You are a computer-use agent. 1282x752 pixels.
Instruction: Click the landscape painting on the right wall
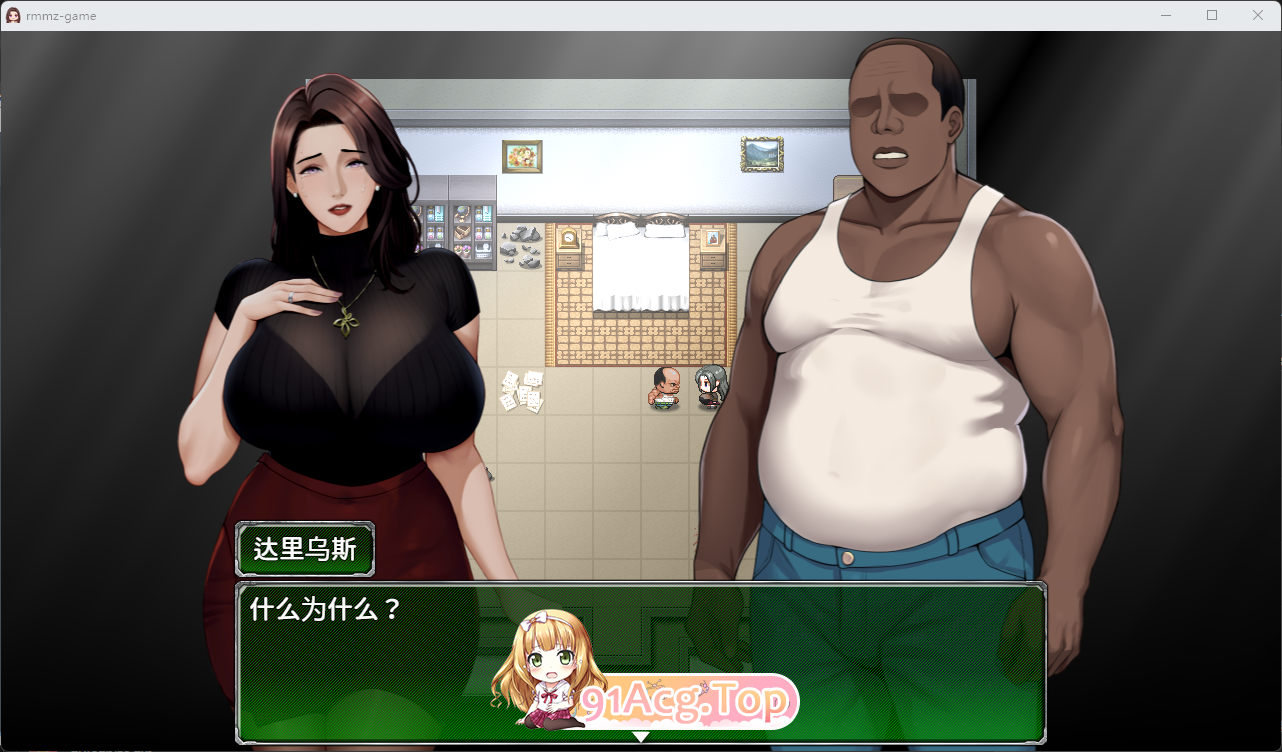coord(761,155)
